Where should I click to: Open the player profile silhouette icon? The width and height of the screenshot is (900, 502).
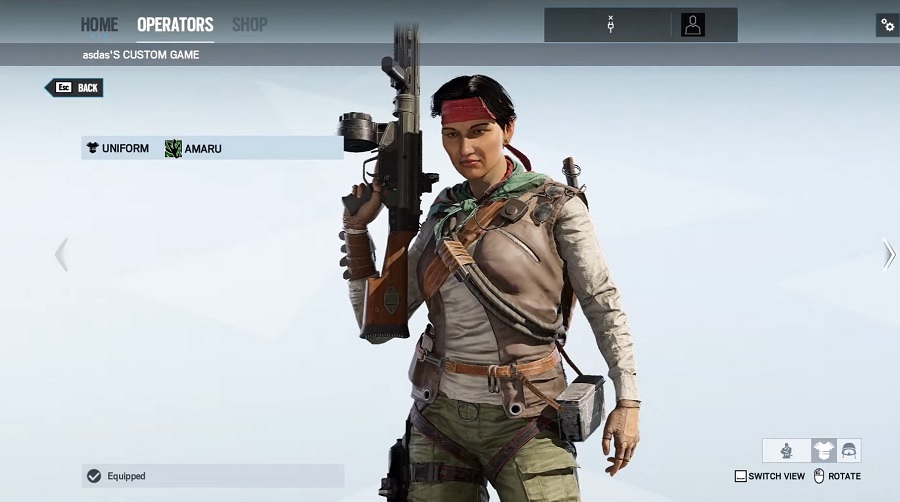693,25
